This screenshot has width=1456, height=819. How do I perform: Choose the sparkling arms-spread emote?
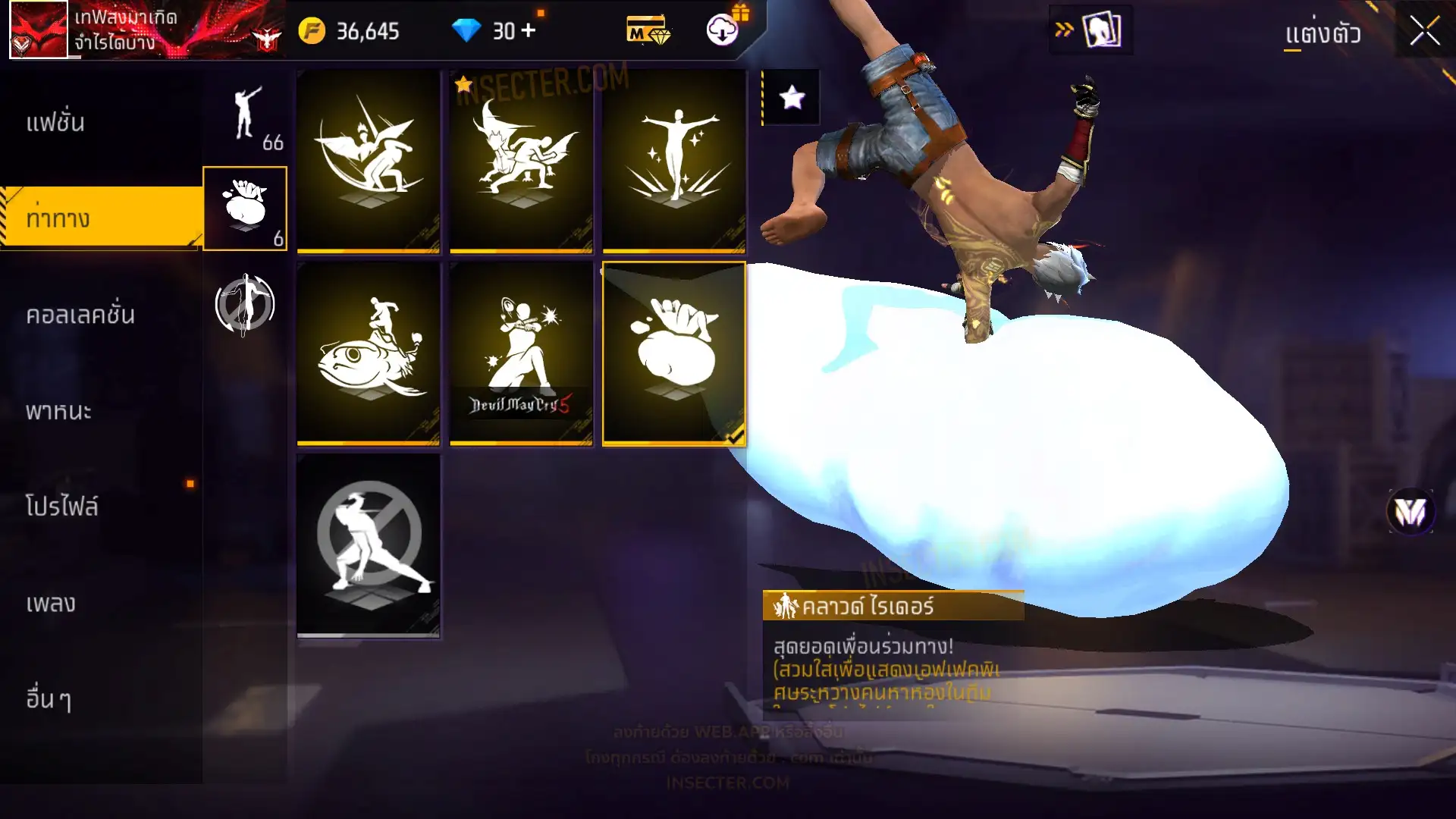[674, 161]
